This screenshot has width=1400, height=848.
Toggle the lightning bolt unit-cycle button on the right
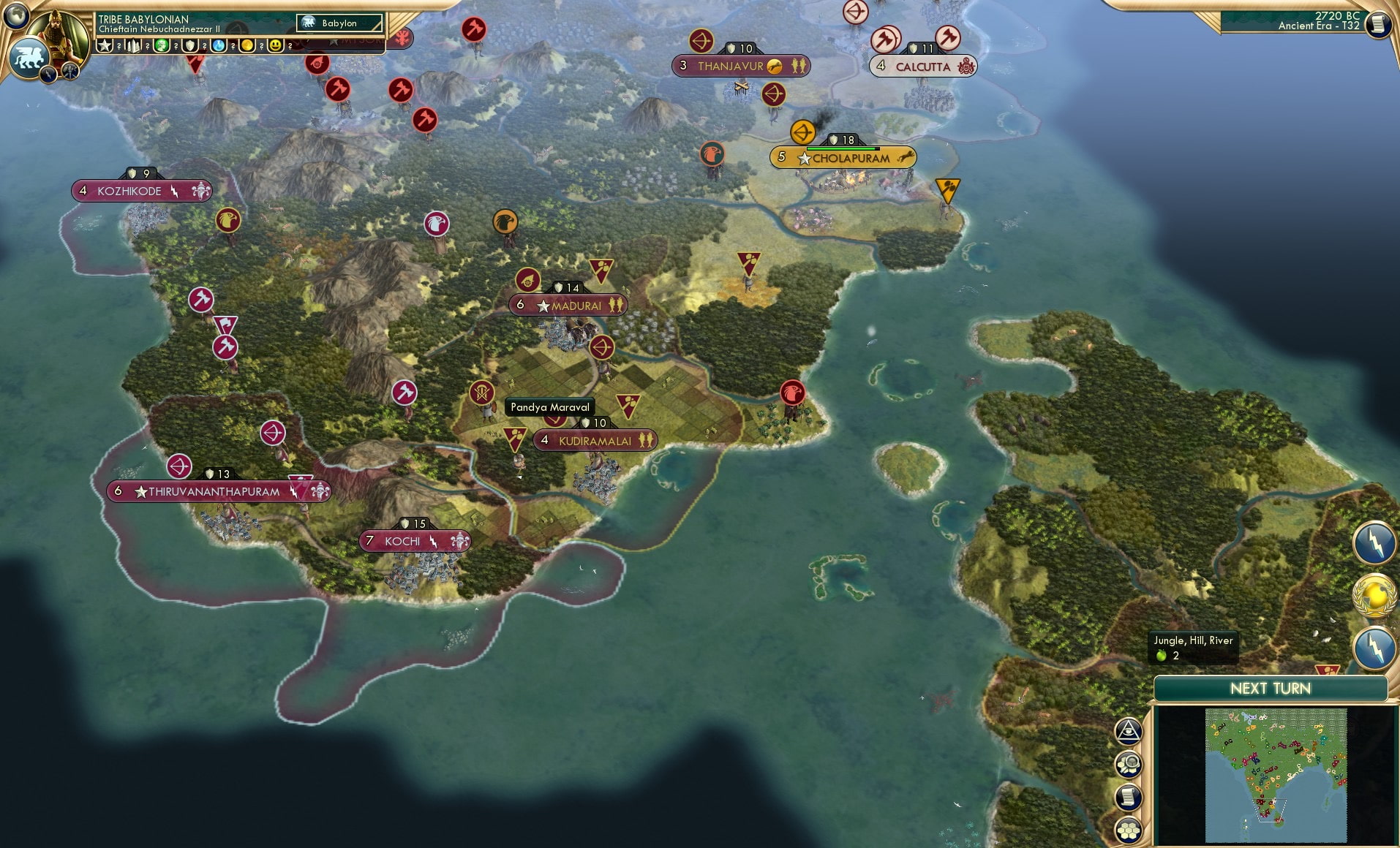(1374, 542)
